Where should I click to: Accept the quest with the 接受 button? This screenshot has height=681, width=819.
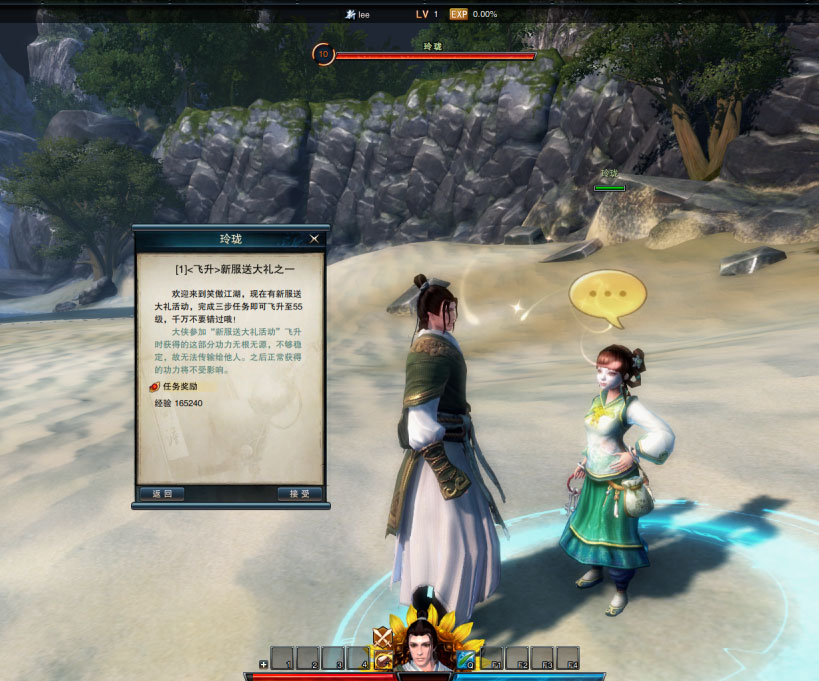point(299,494)
